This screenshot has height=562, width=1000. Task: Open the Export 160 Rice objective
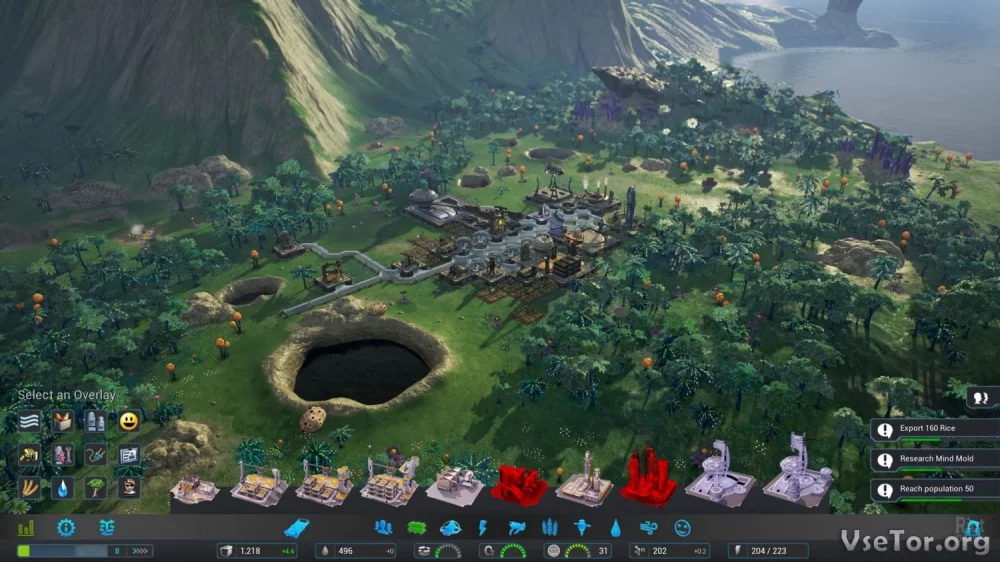[934, 430]
